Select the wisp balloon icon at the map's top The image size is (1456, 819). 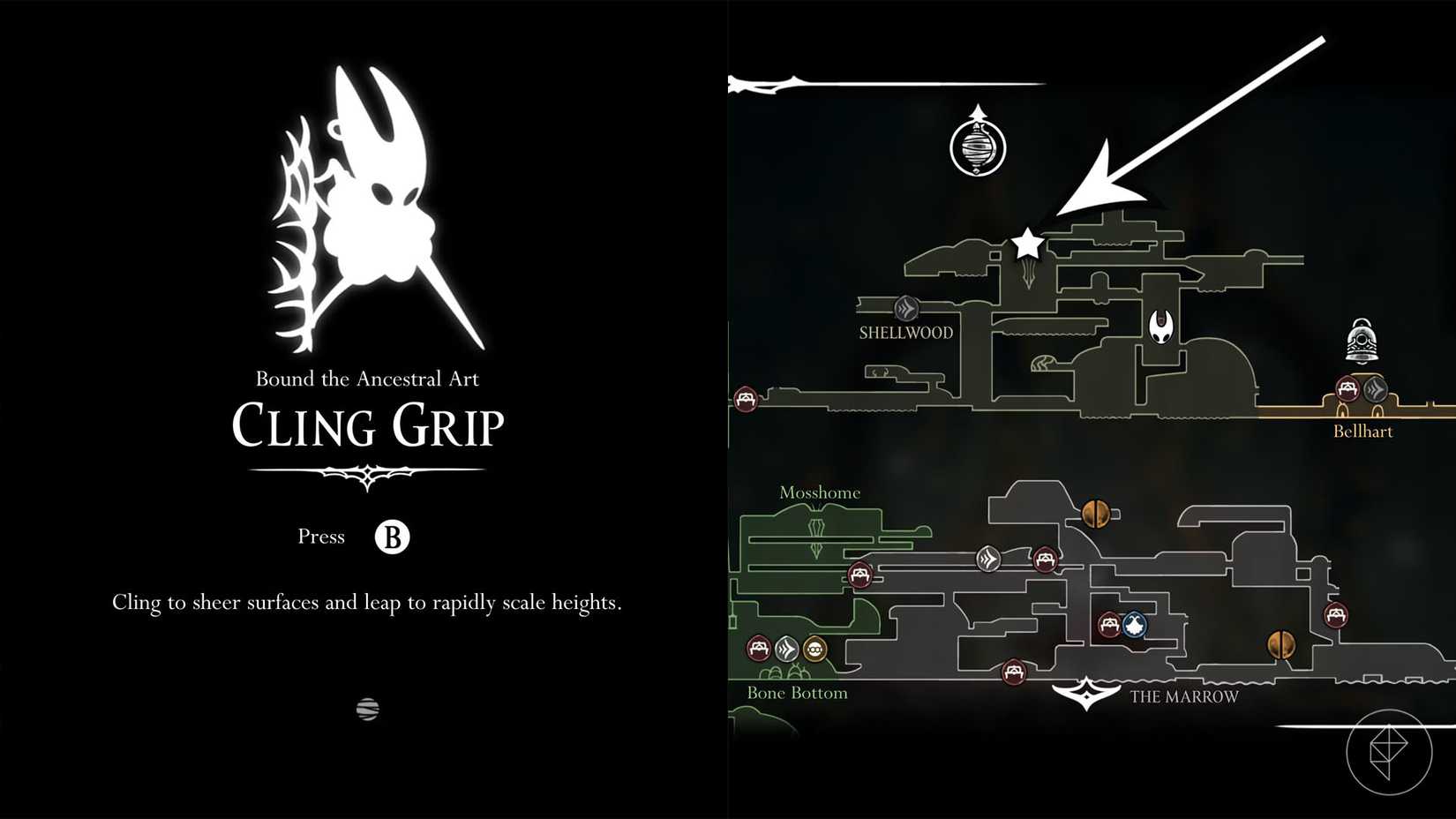tap(978, 147)
